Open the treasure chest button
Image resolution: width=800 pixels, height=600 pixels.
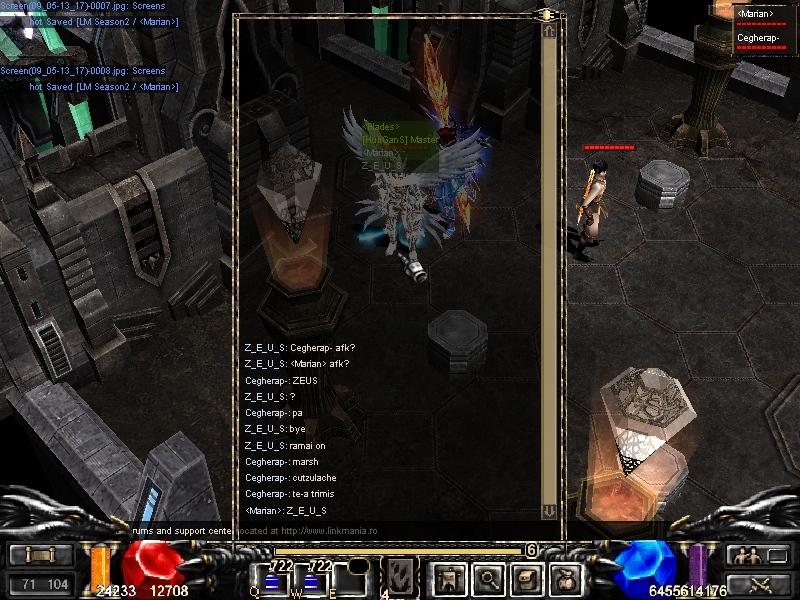[529, 578]
